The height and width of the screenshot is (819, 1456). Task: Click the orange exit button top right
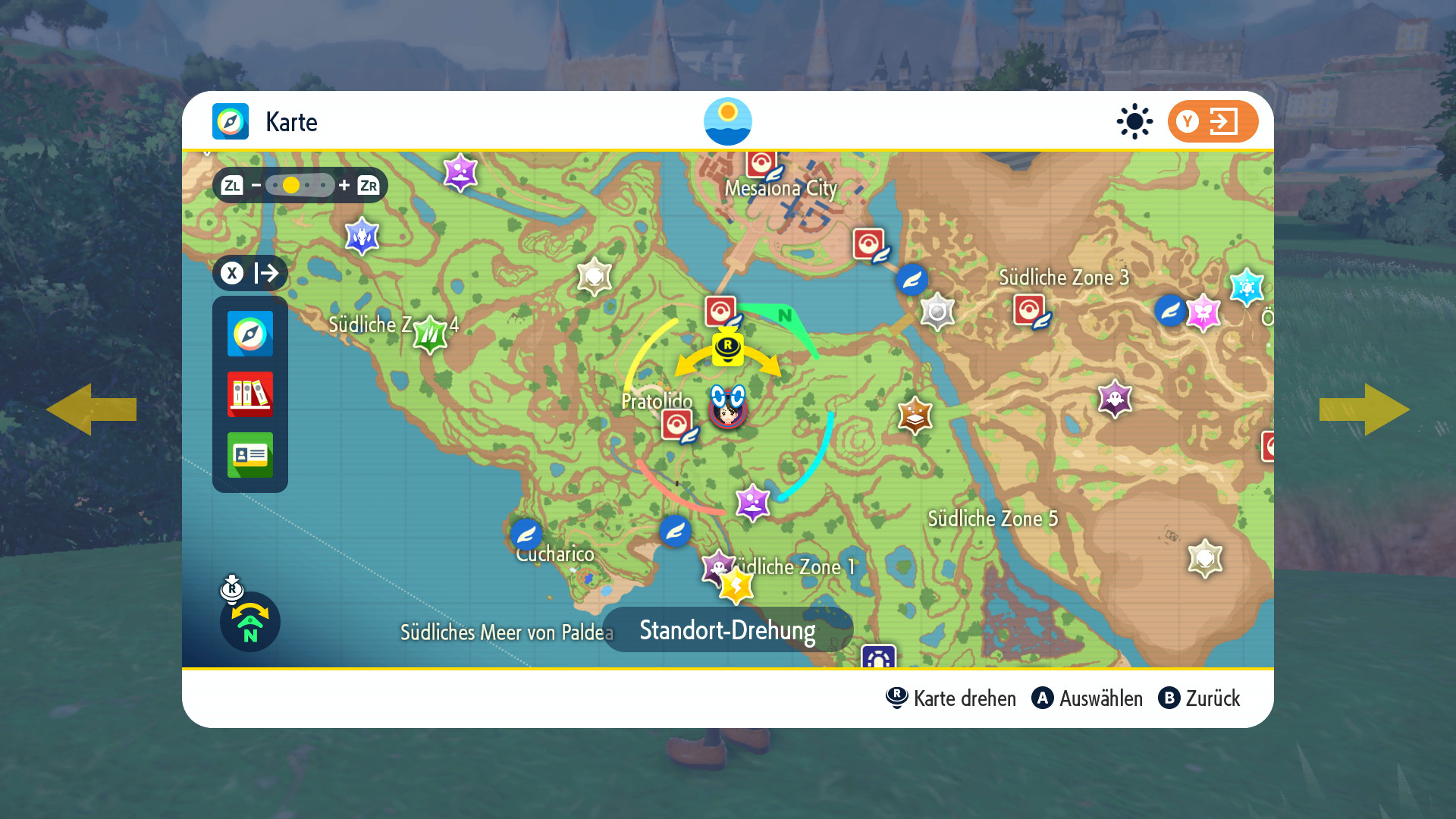click(1213, 121)
